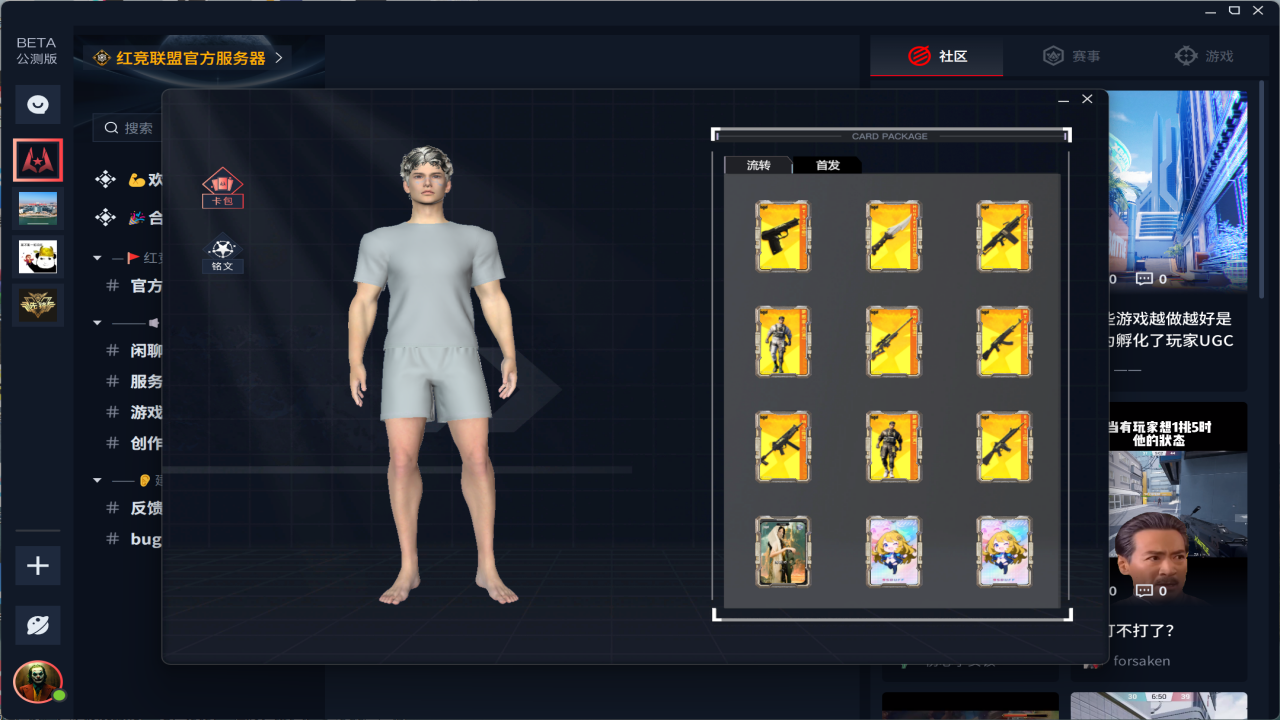Screen dimensions: 1280x720
Task: Open the Joker avatar user profile
Action: pos(38,681)
